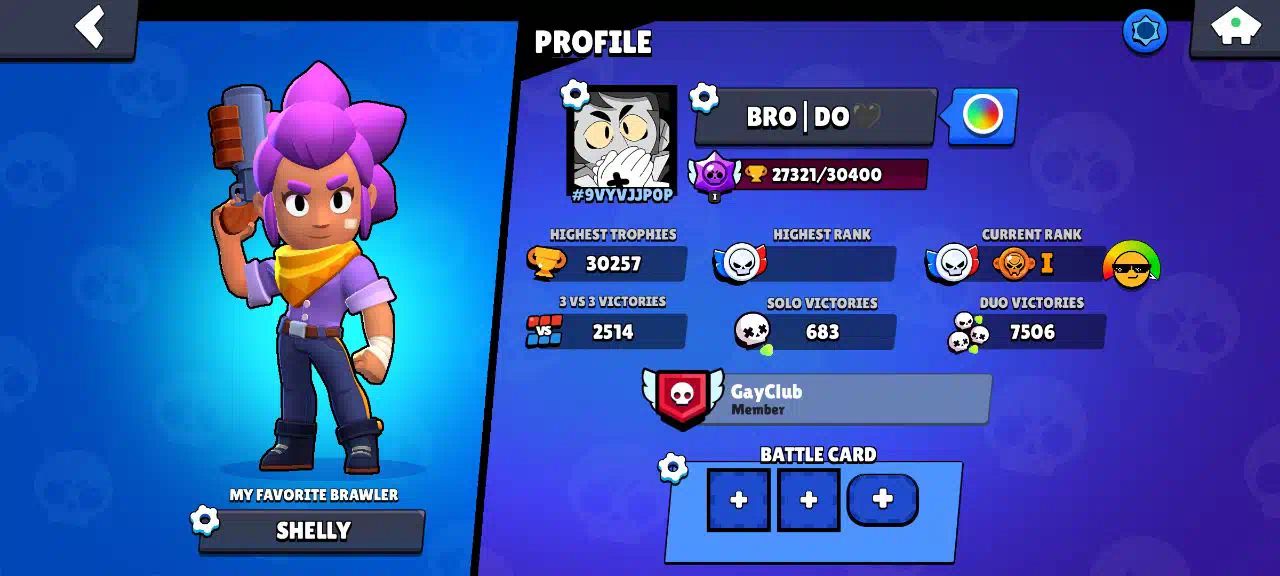Screen dimensions: 1280x576
Task: Edit the player name BRO | DO
Action: click(x=814, y=117)
